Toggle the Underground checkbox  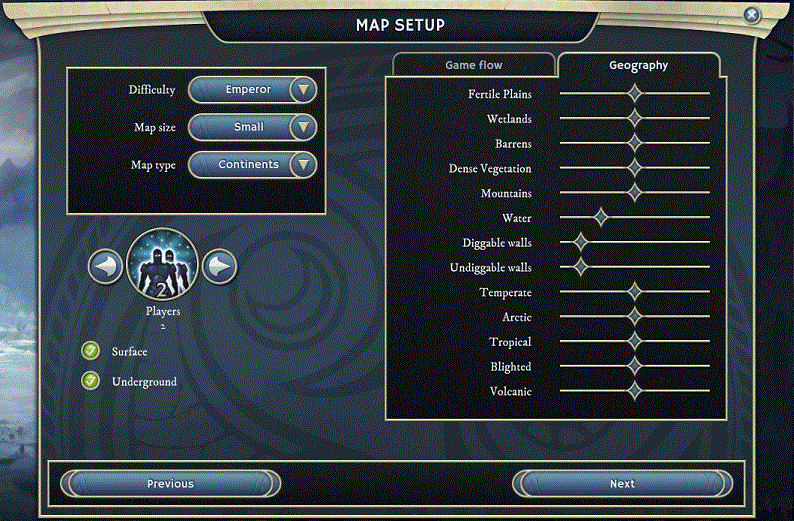pyautogui.click(x=91, y=381)
